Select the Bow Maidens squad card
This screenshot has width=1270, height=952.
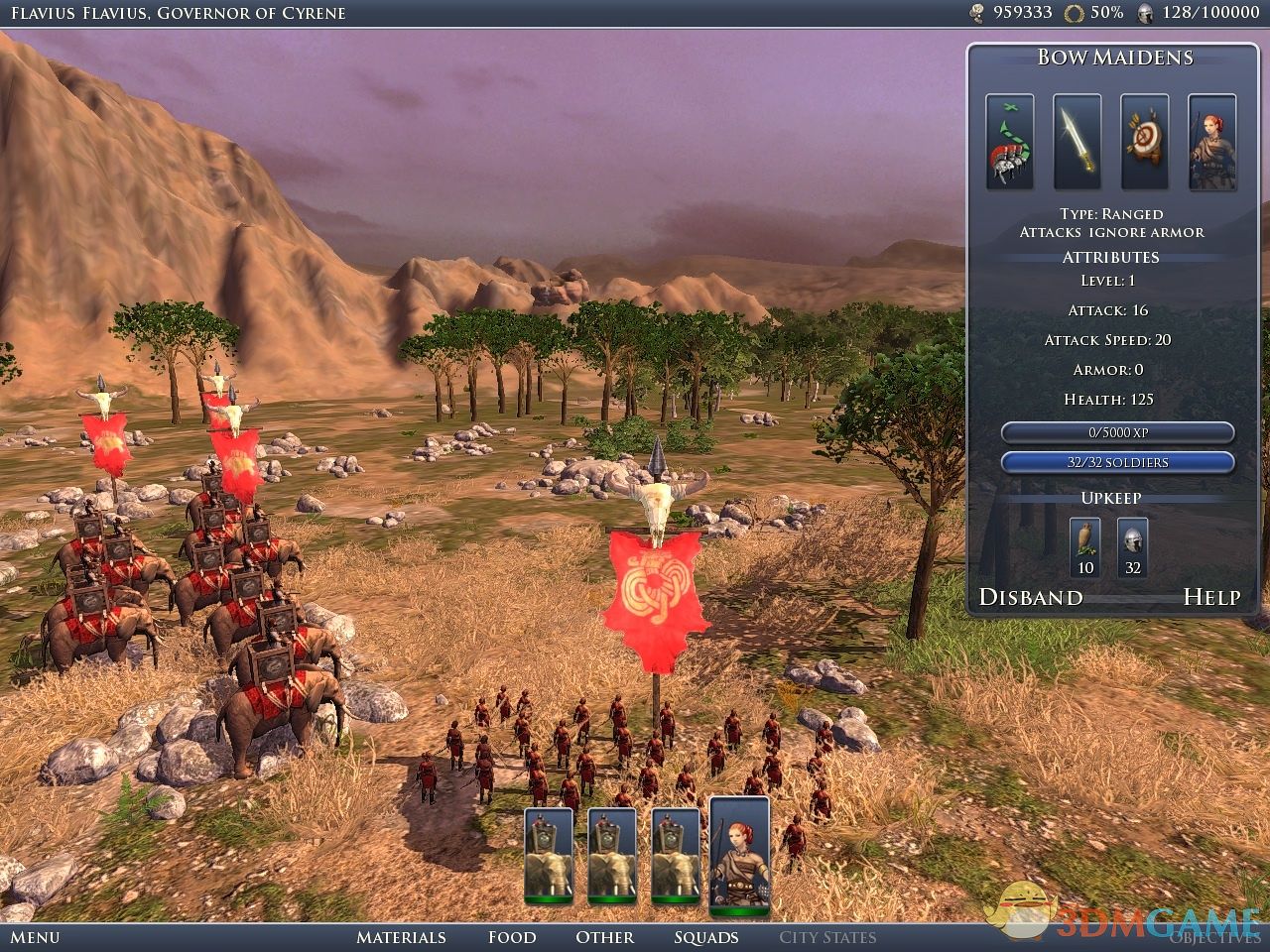pyautogui.click(x=740, y=855)
